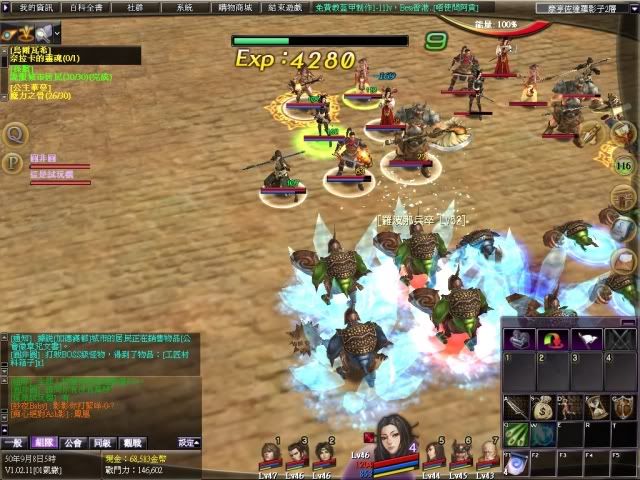This screenshot has width=640, height=480.
Task: Open the 系統 system menu
Action: pos(184,7)
